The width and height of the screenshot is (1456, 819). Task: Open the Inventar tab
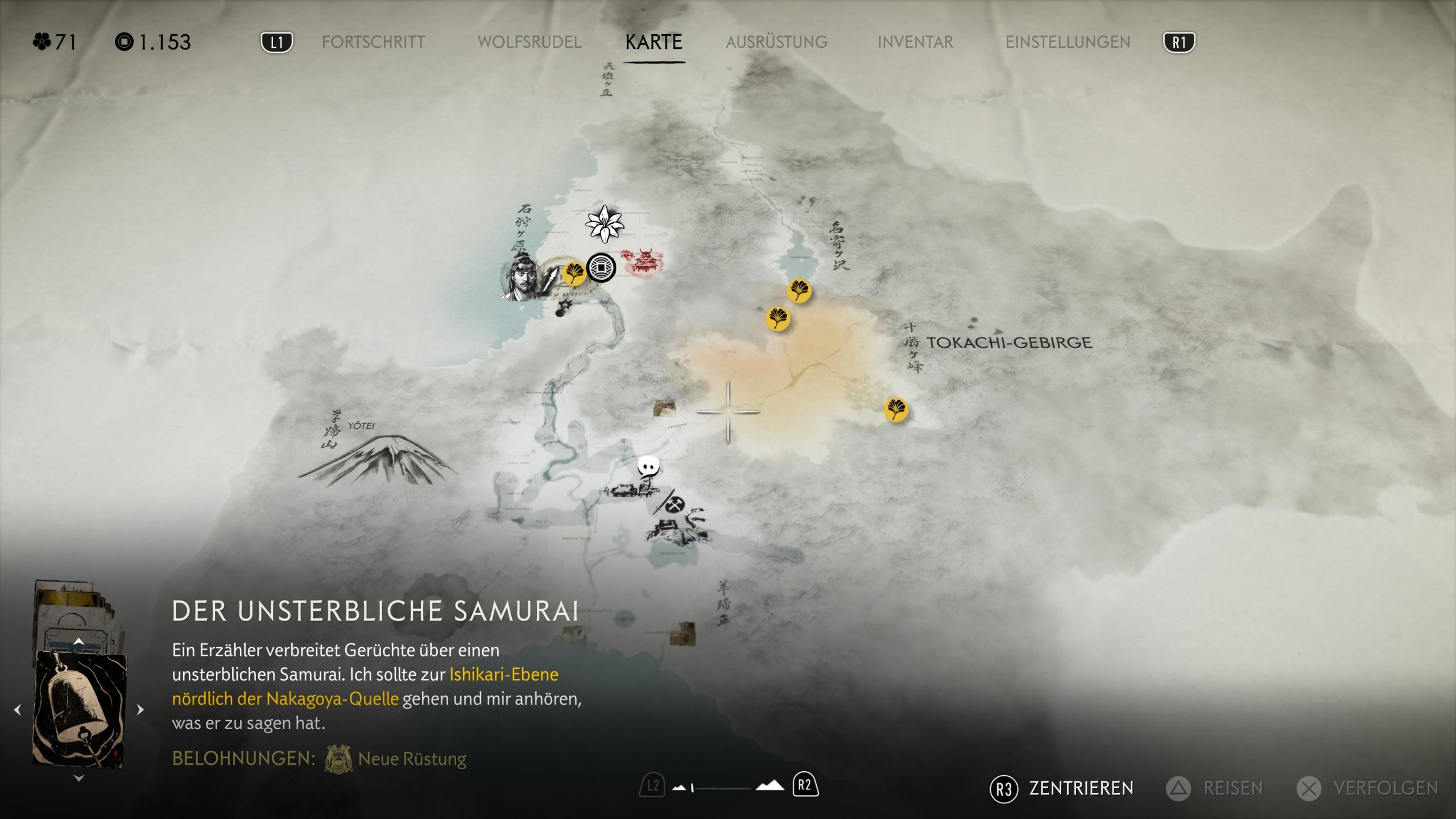click(915, 42)
